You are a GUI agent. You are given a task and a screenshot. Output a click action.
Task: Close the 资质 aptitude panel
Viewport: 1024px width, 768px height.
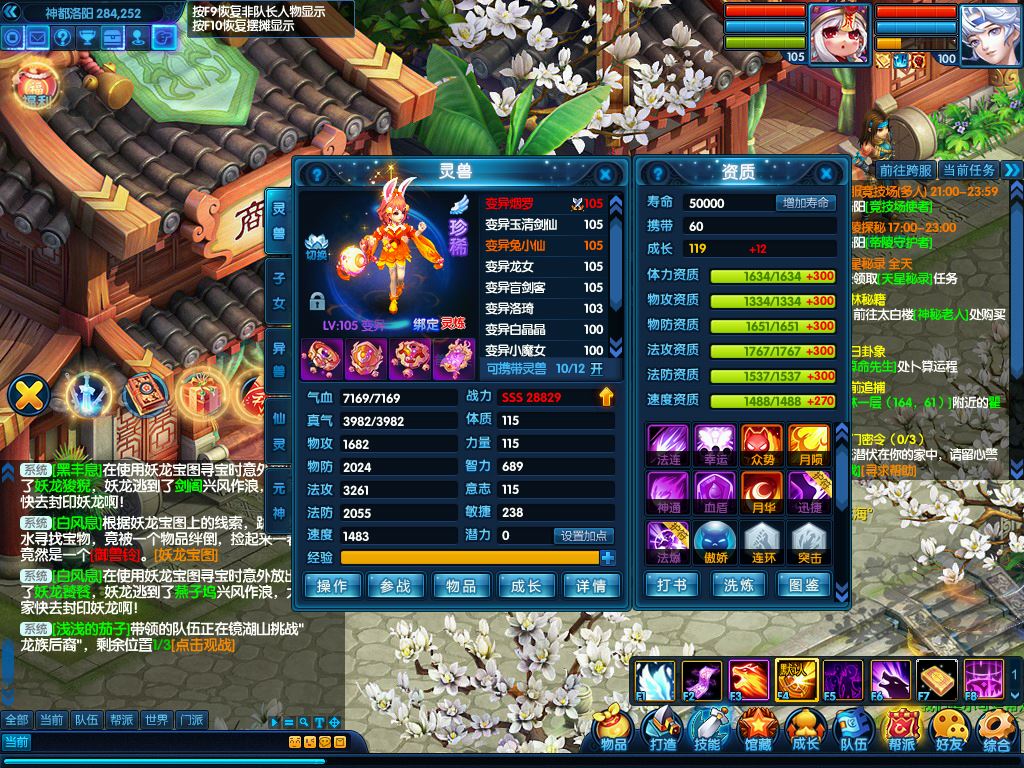tap(827, 173)
